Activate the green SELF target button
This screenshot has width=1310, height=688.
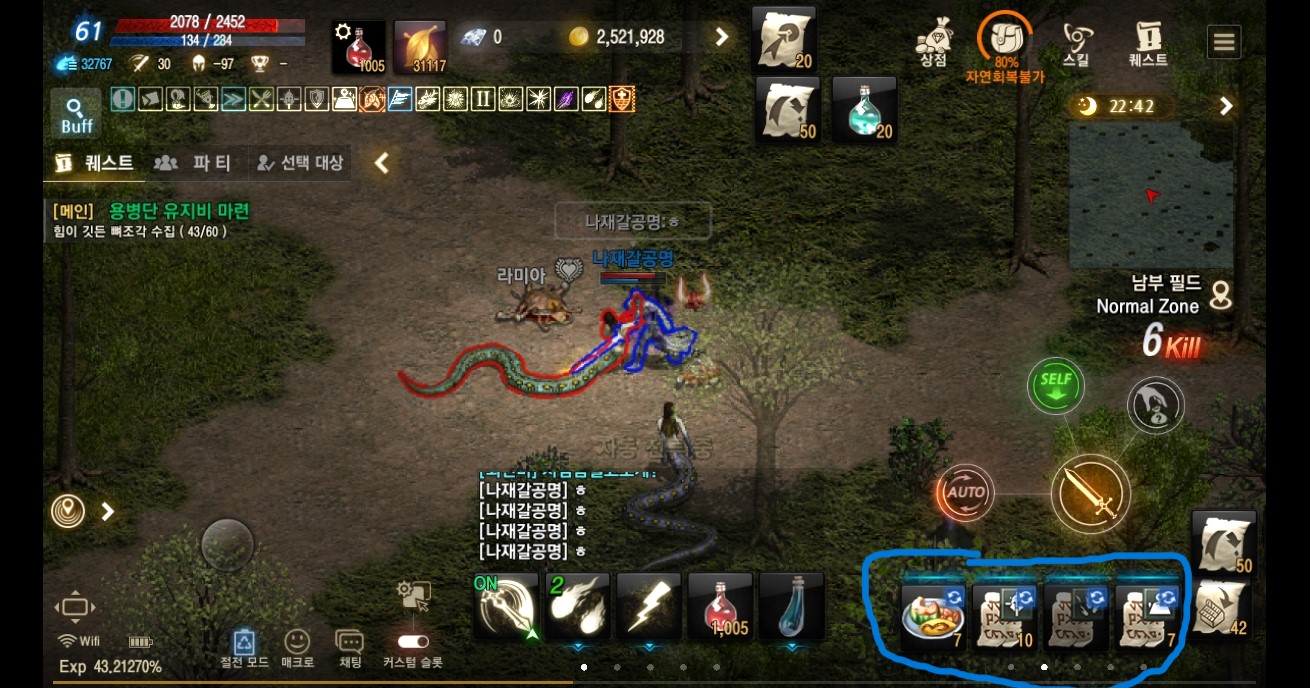[x=1055, y=385]
